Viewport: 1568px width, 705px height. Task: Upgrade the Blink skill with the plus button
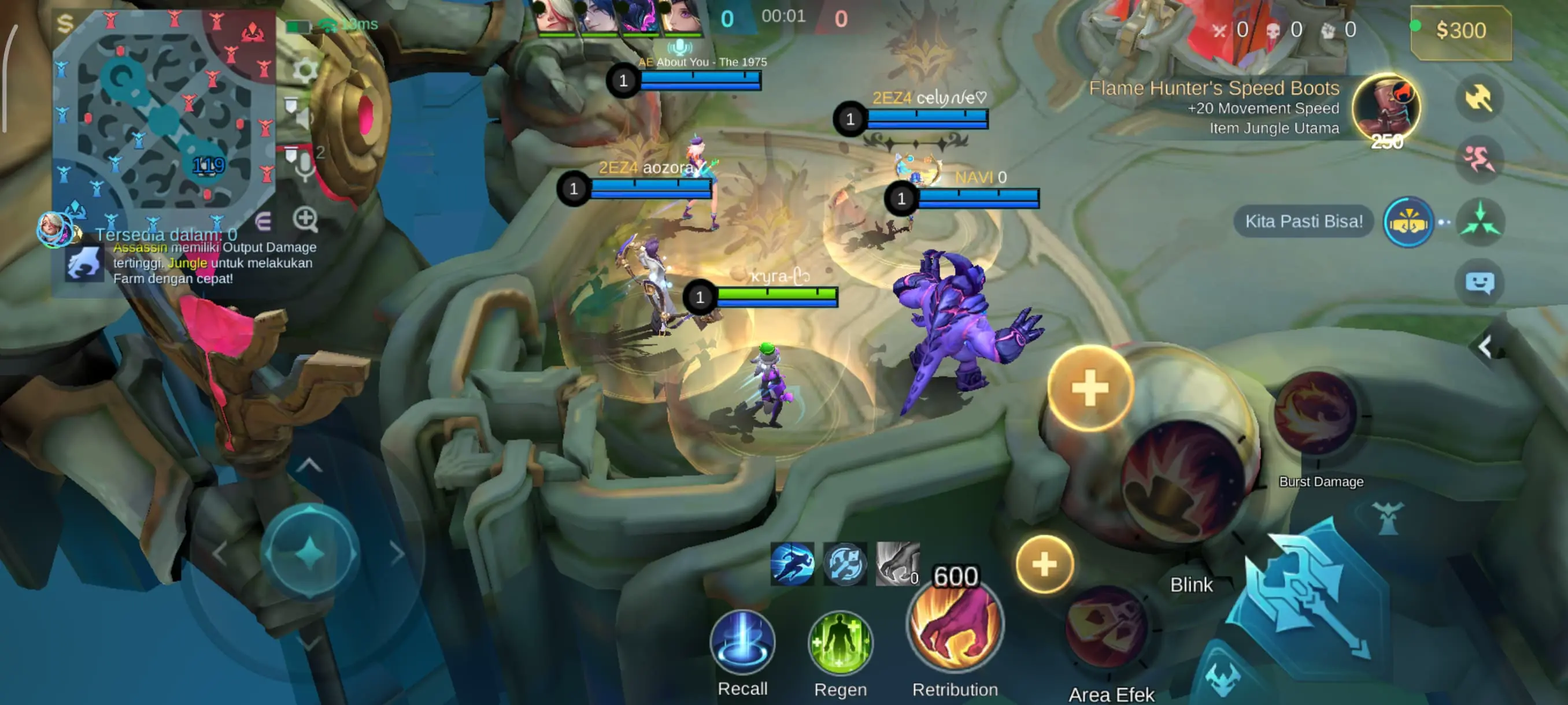[x=1090, y=388]
